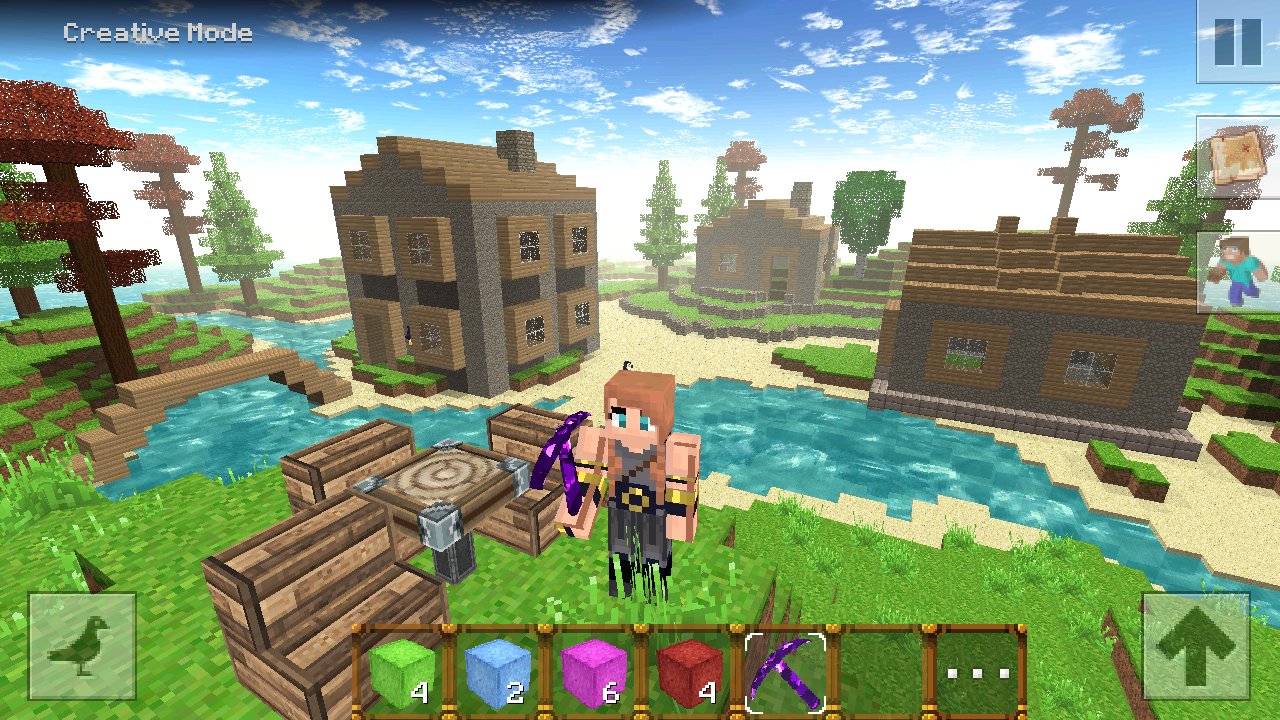Tap the player character

coord(635,480)
